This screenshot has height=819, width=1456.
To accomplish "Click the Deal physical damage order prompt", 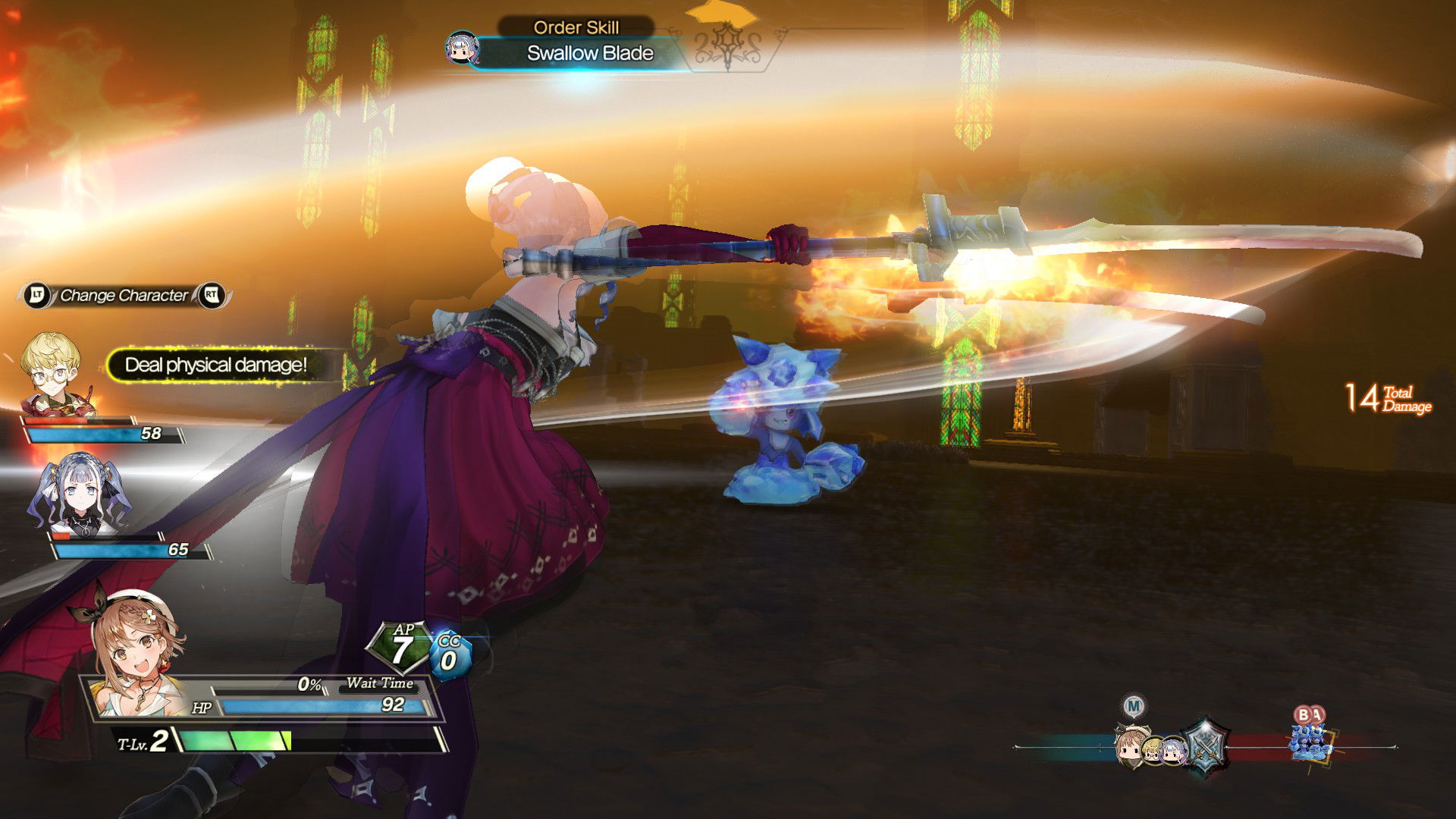I will tap(215, 366).
